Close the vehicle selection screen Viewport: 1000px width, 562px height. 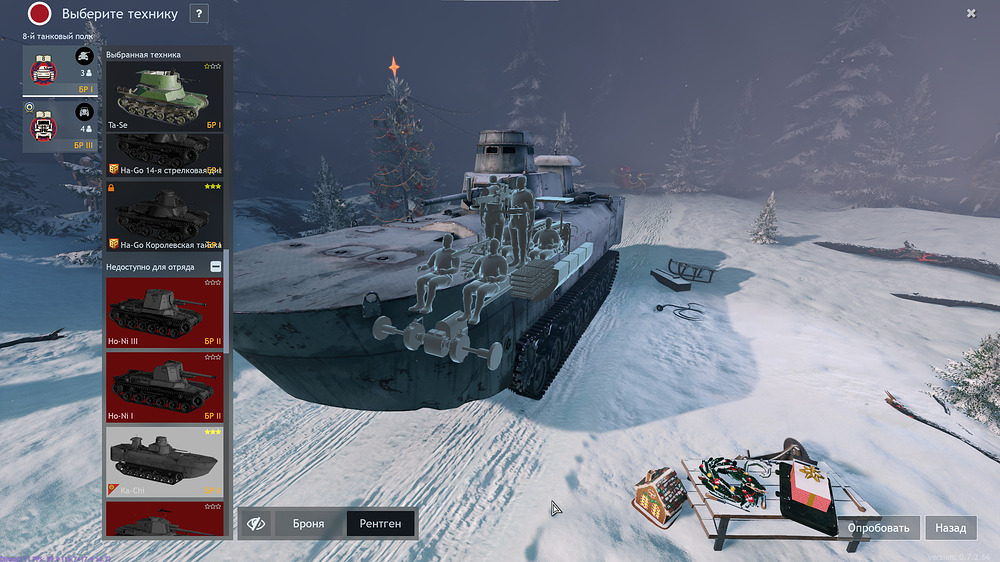971,13
